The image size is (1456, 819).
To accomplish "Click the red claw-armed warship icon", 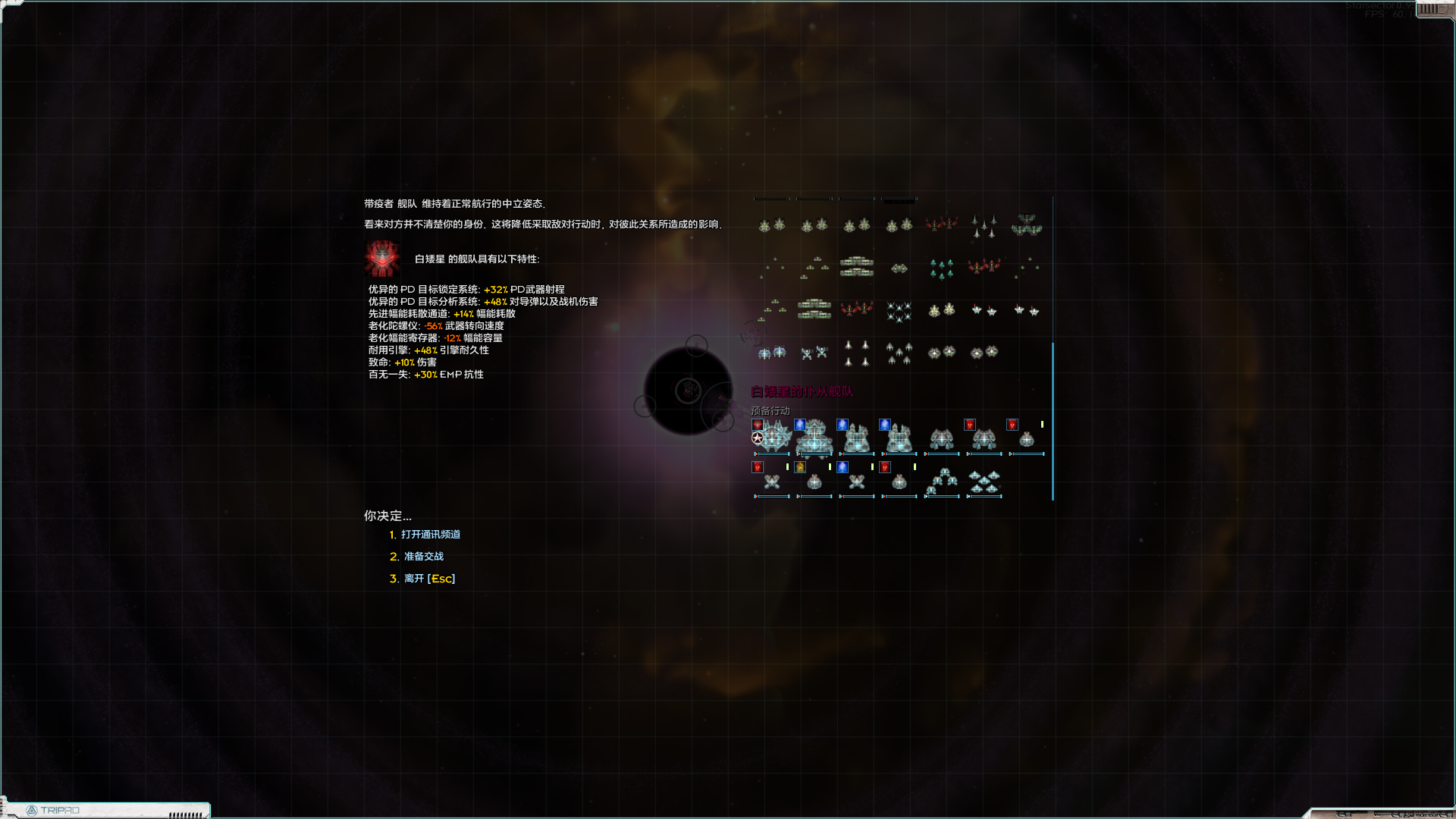I will (940, 225).
